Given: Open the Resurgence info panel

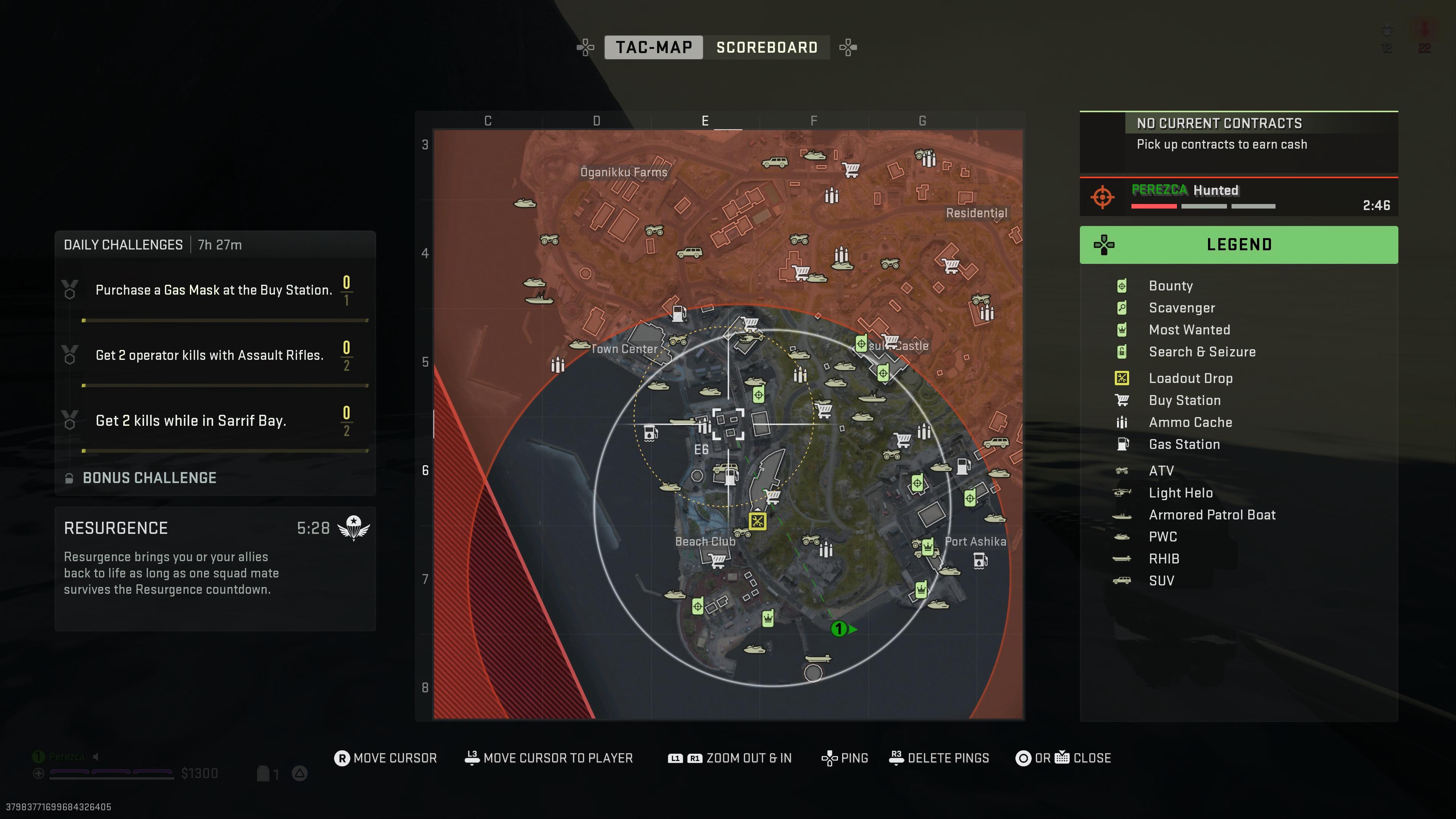Looking at the screenshot, I should [x=116, y=528].
